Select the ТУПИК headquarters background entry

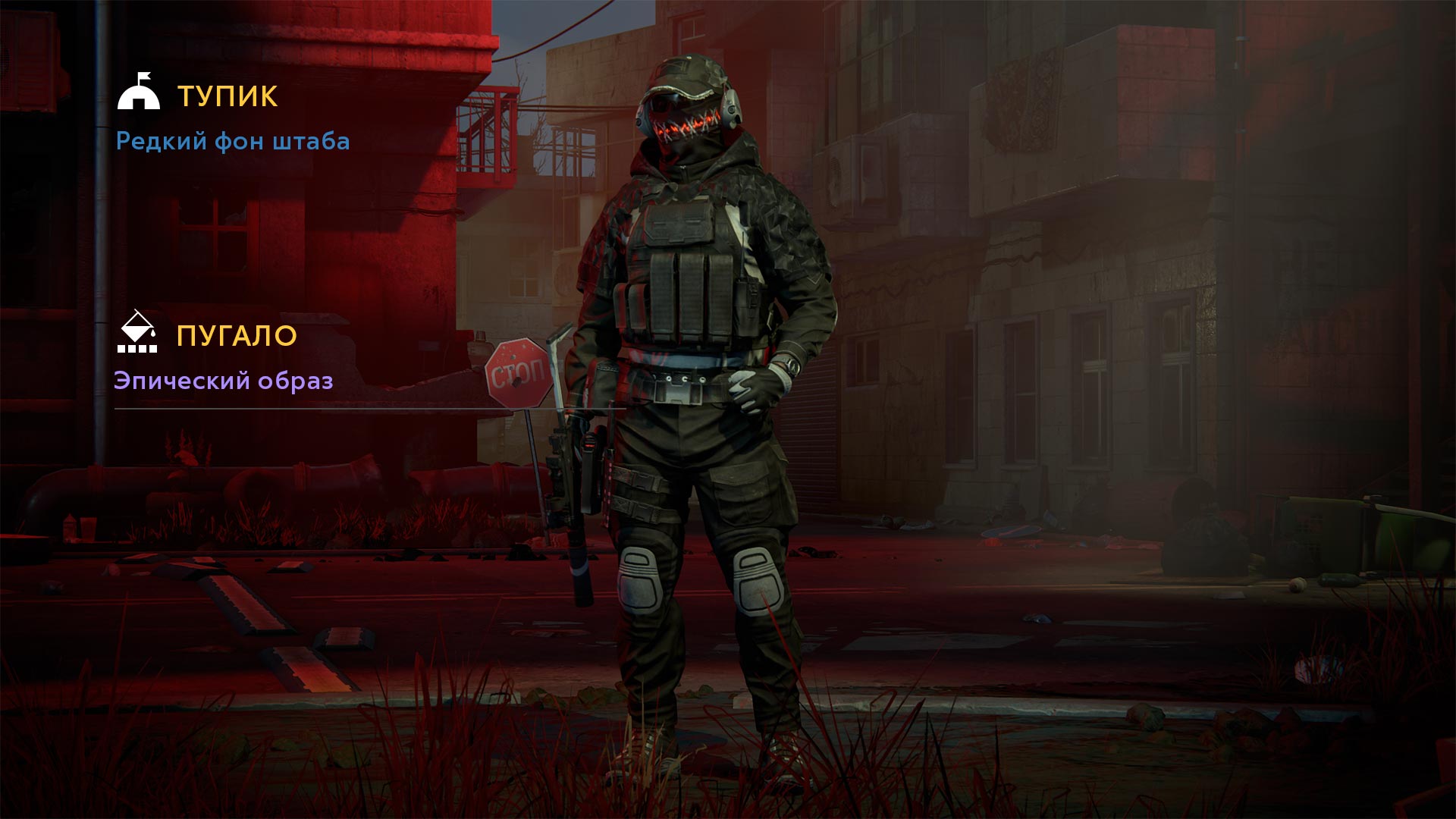227,96
